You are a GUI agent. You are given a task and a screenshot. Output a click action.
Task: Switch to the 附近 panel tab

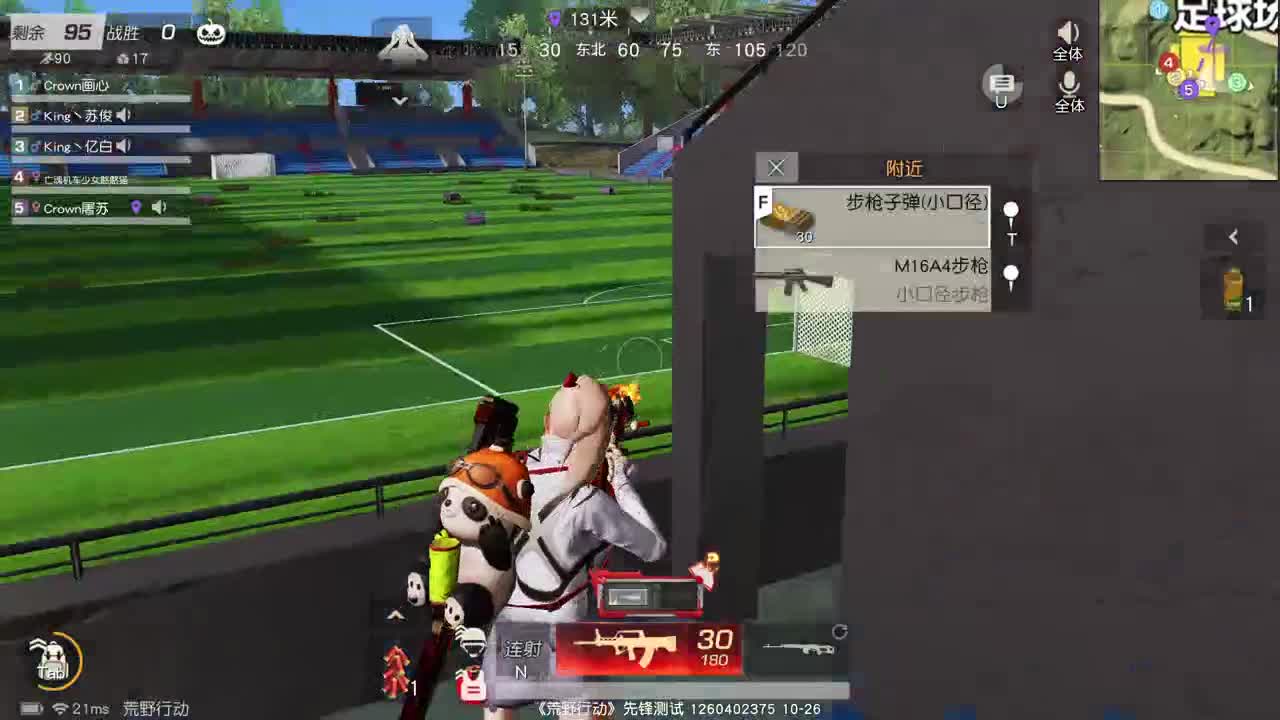[x=905, y=168]
